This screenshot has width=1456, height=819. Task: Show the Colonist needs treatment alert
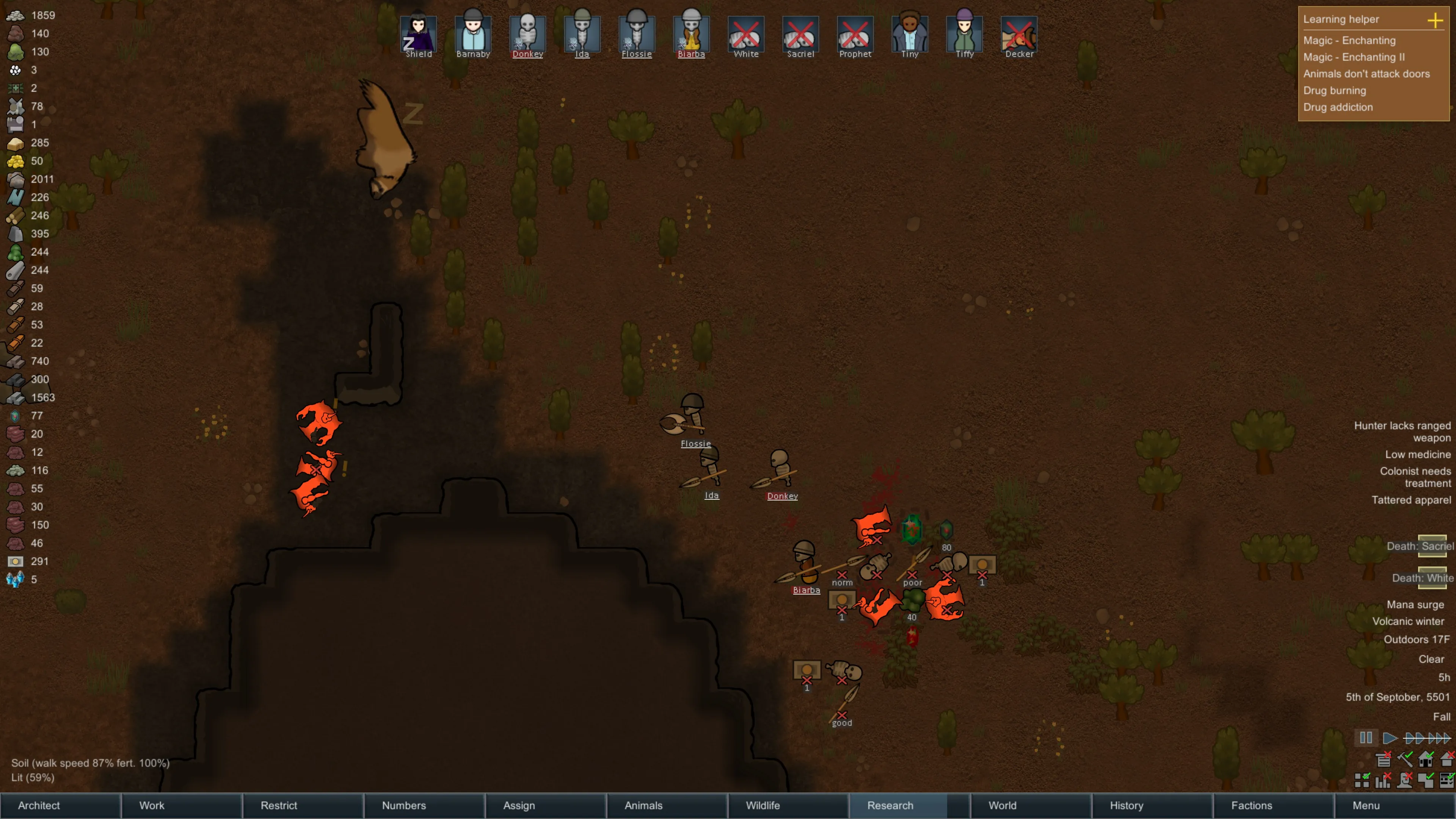(1415, 477)
